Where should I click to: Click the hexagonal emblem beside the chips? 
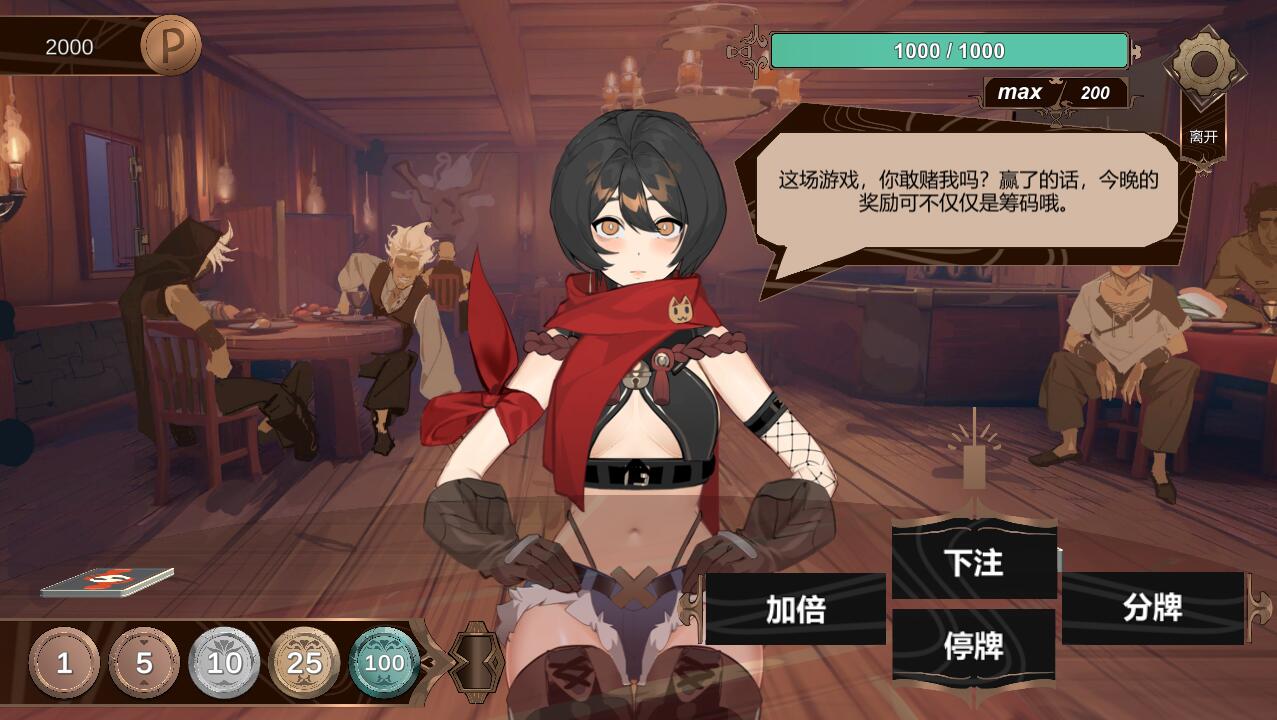point(476,660)
